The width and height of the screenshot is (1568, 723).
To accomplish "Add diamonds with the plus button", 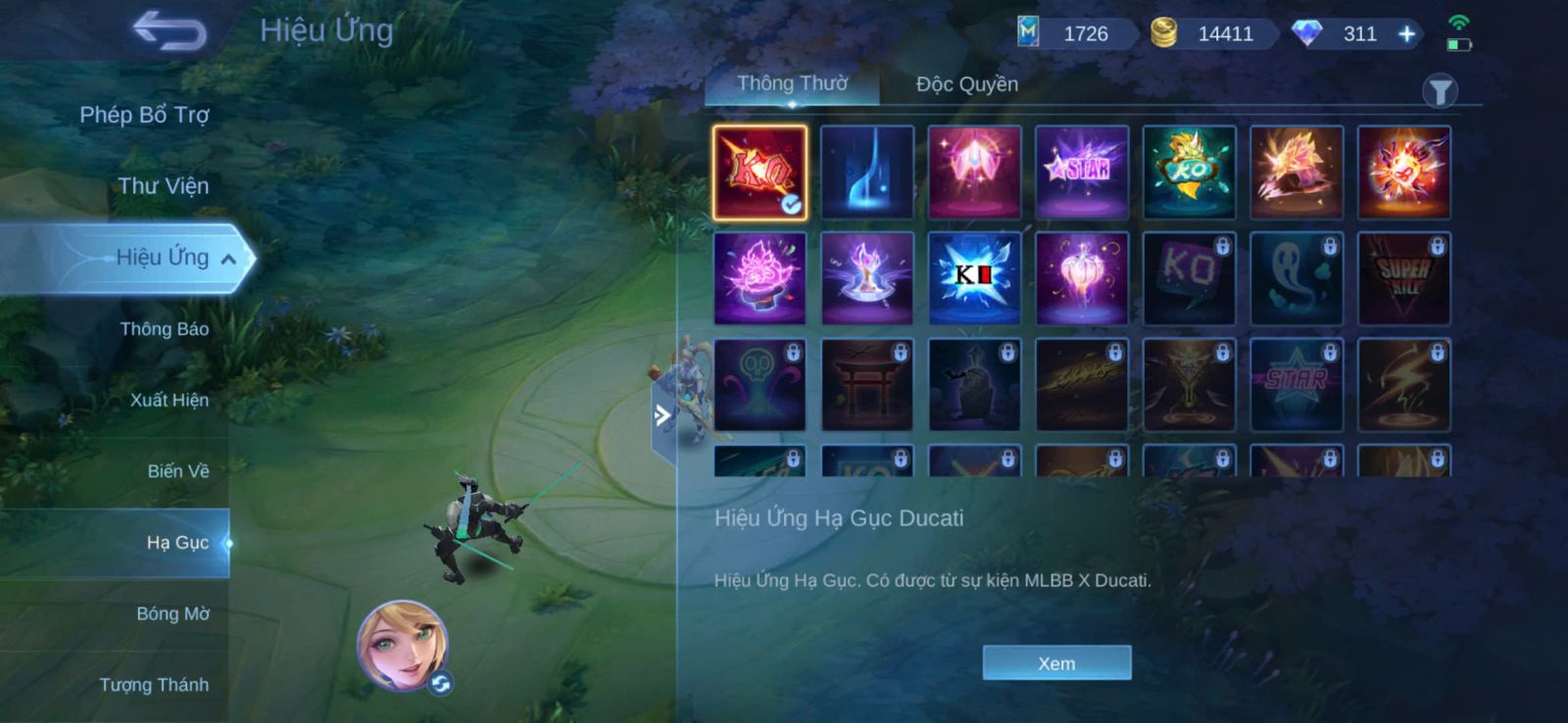I will [1406, 34].
